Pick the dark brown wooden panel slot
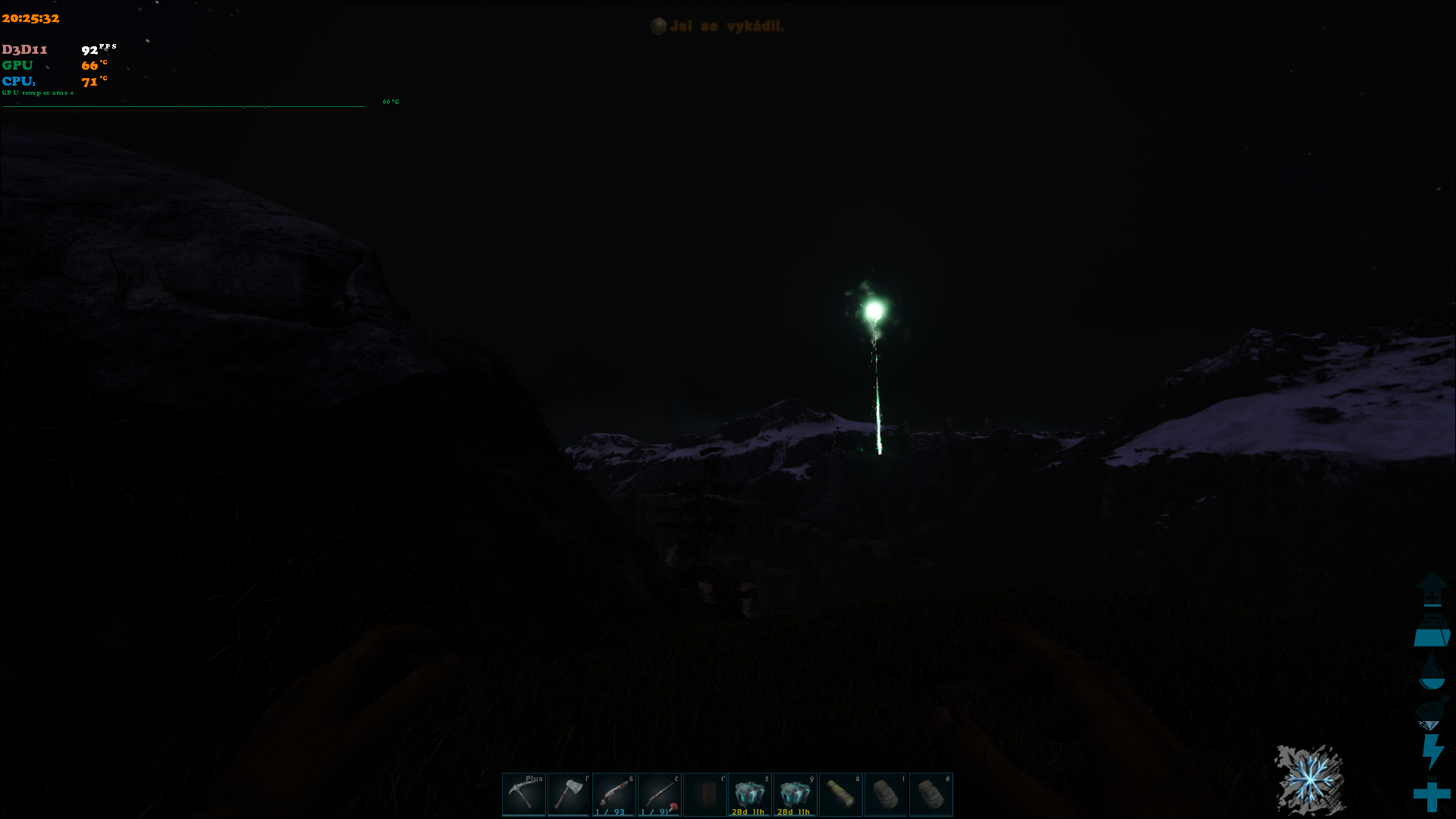This screenshot has height=819, width=1456. (705, 794)
